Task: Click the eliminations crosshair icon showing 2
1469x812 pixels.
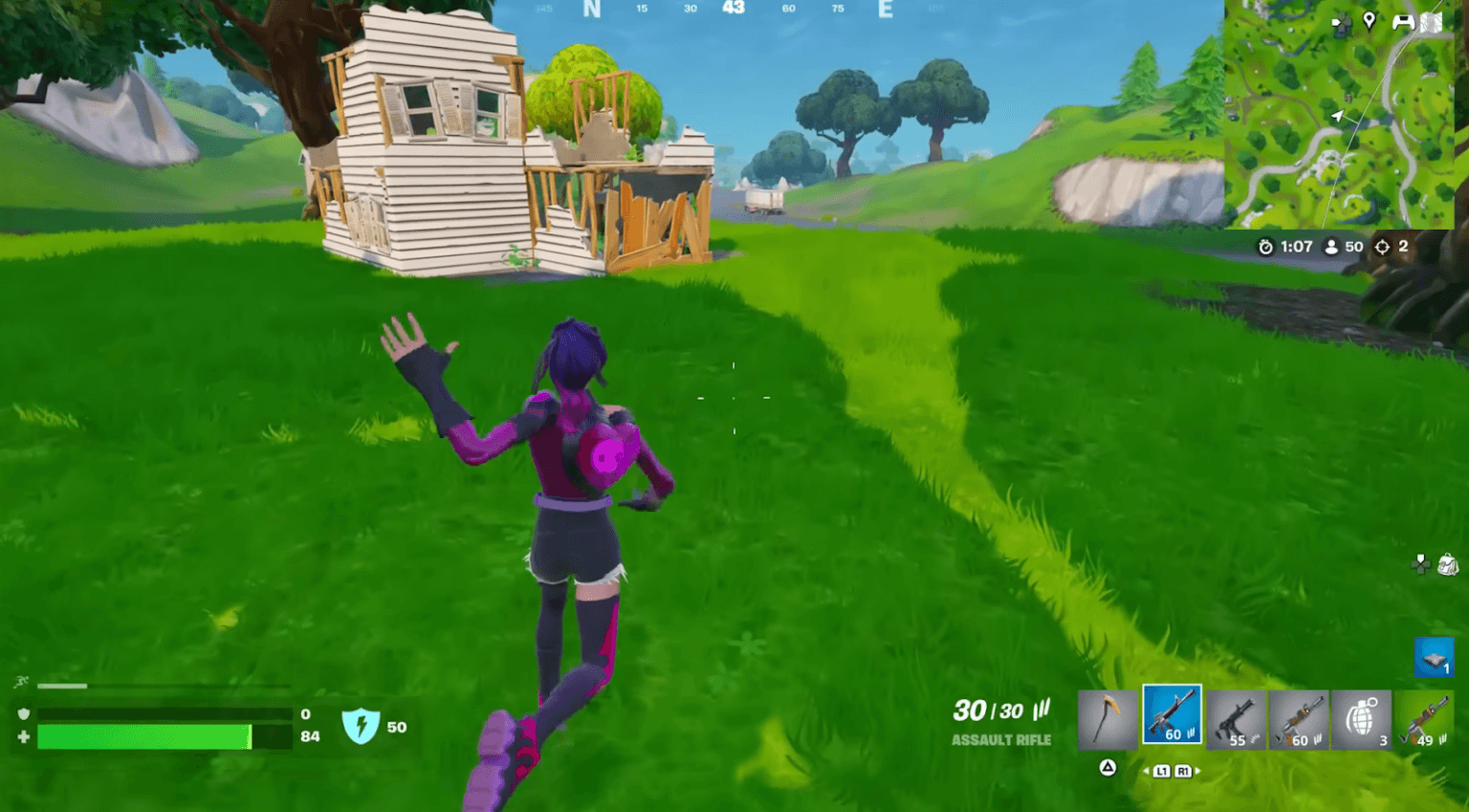Action: click(1381, 247)
